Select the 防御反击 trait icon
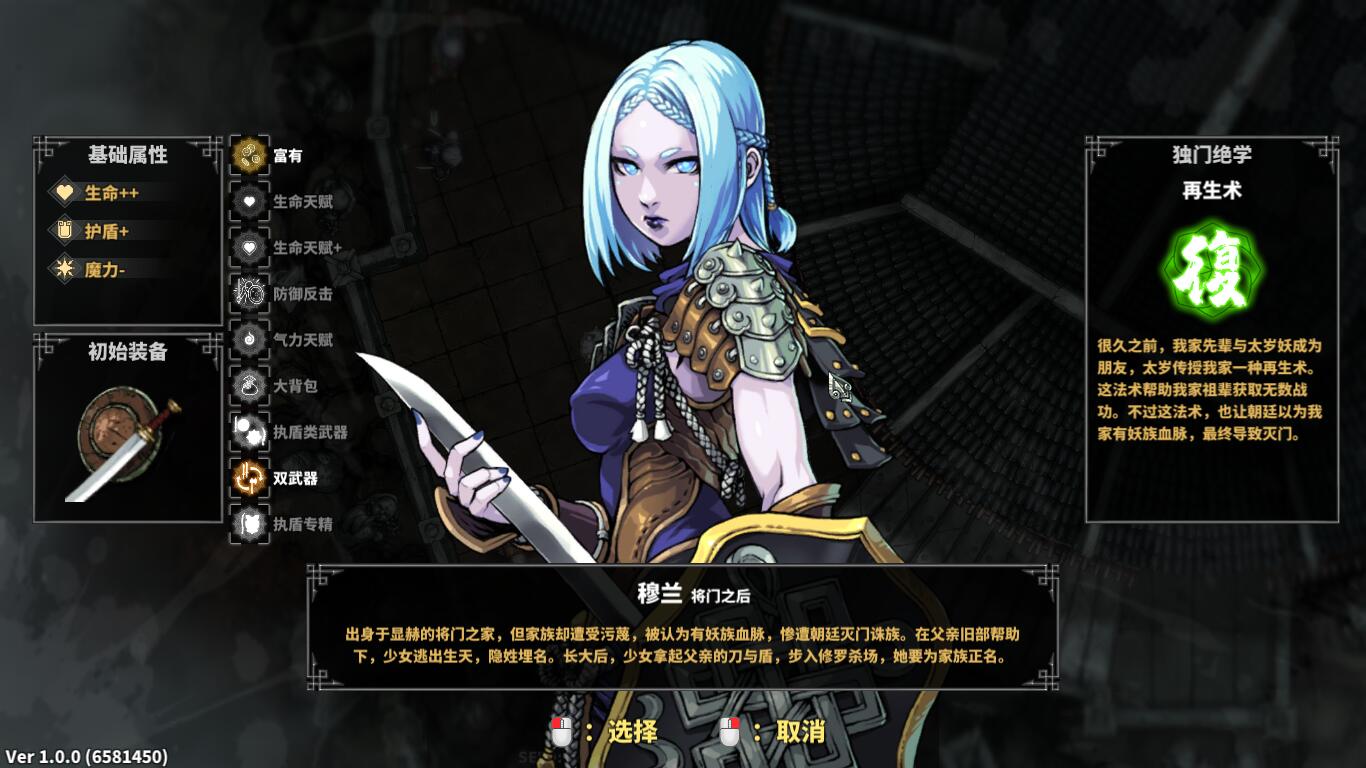This screenshot has height=768, width=1366. pos(248,292)
